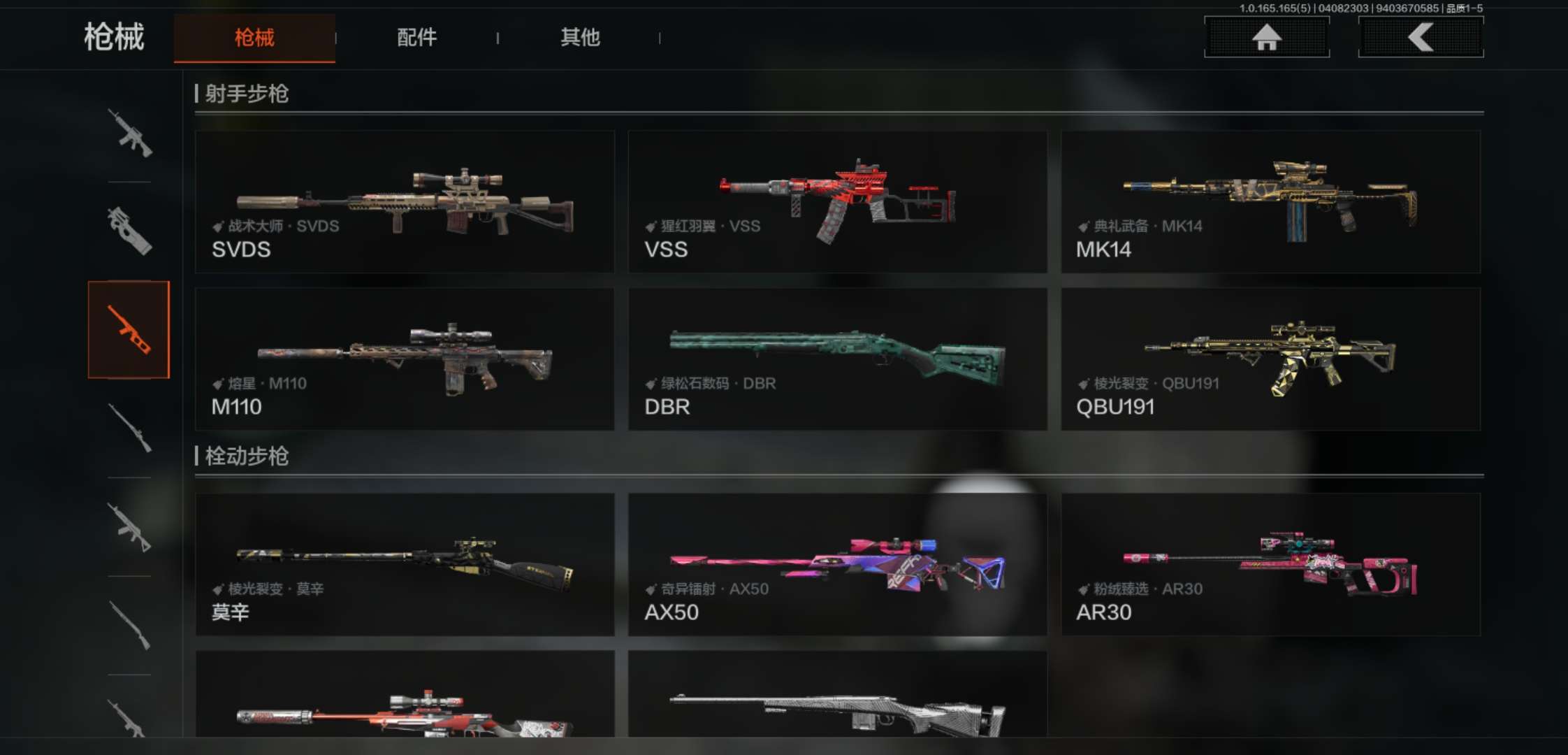This screenshot has width=1568, height=755.
Task: Choose the QBU191 weapon tile
Action: coord(1270,359)
